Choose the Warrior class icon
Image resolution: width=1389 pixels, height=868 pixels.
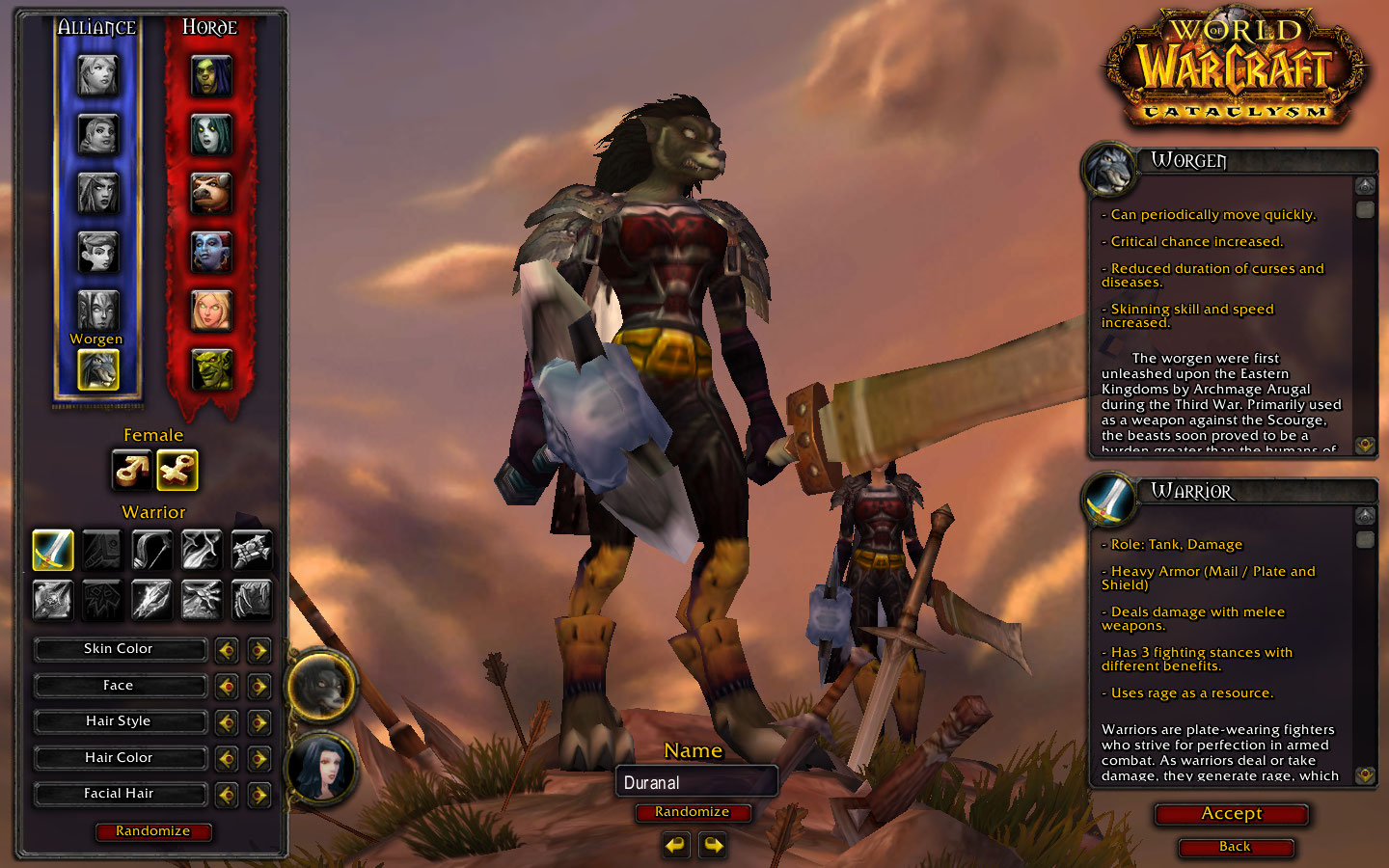[53, 550]
